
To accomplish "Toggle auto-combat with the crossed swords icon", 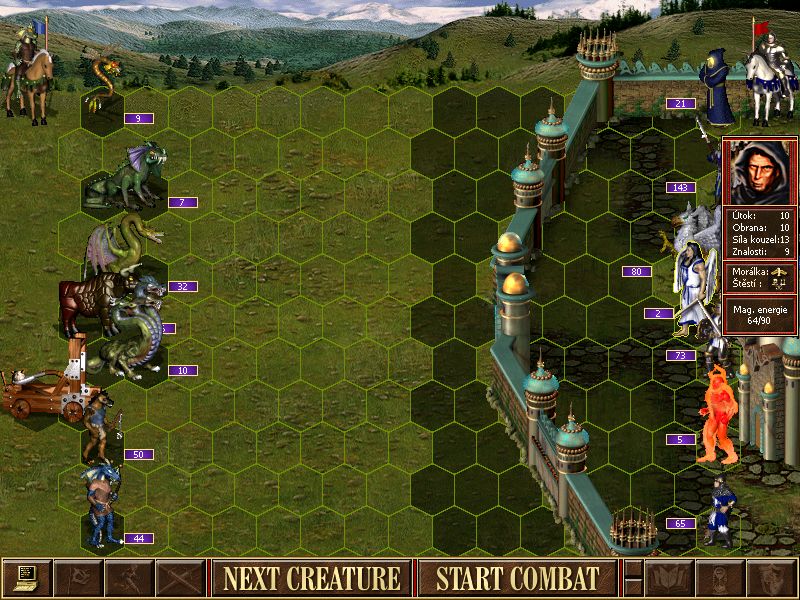I will (x=180, y=578).
